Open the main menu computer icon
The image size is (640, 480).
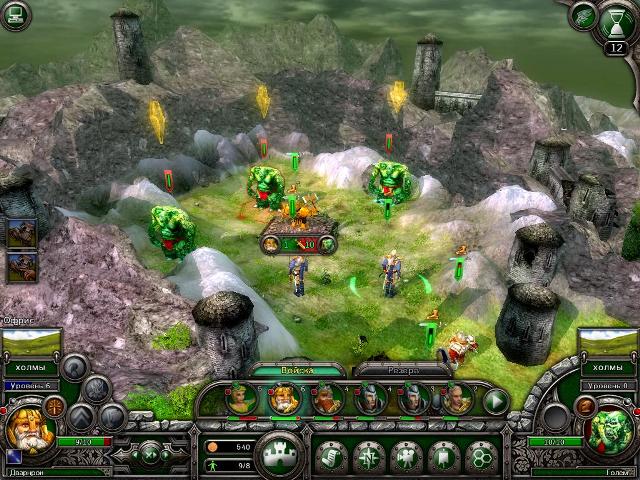pos(15,15)
